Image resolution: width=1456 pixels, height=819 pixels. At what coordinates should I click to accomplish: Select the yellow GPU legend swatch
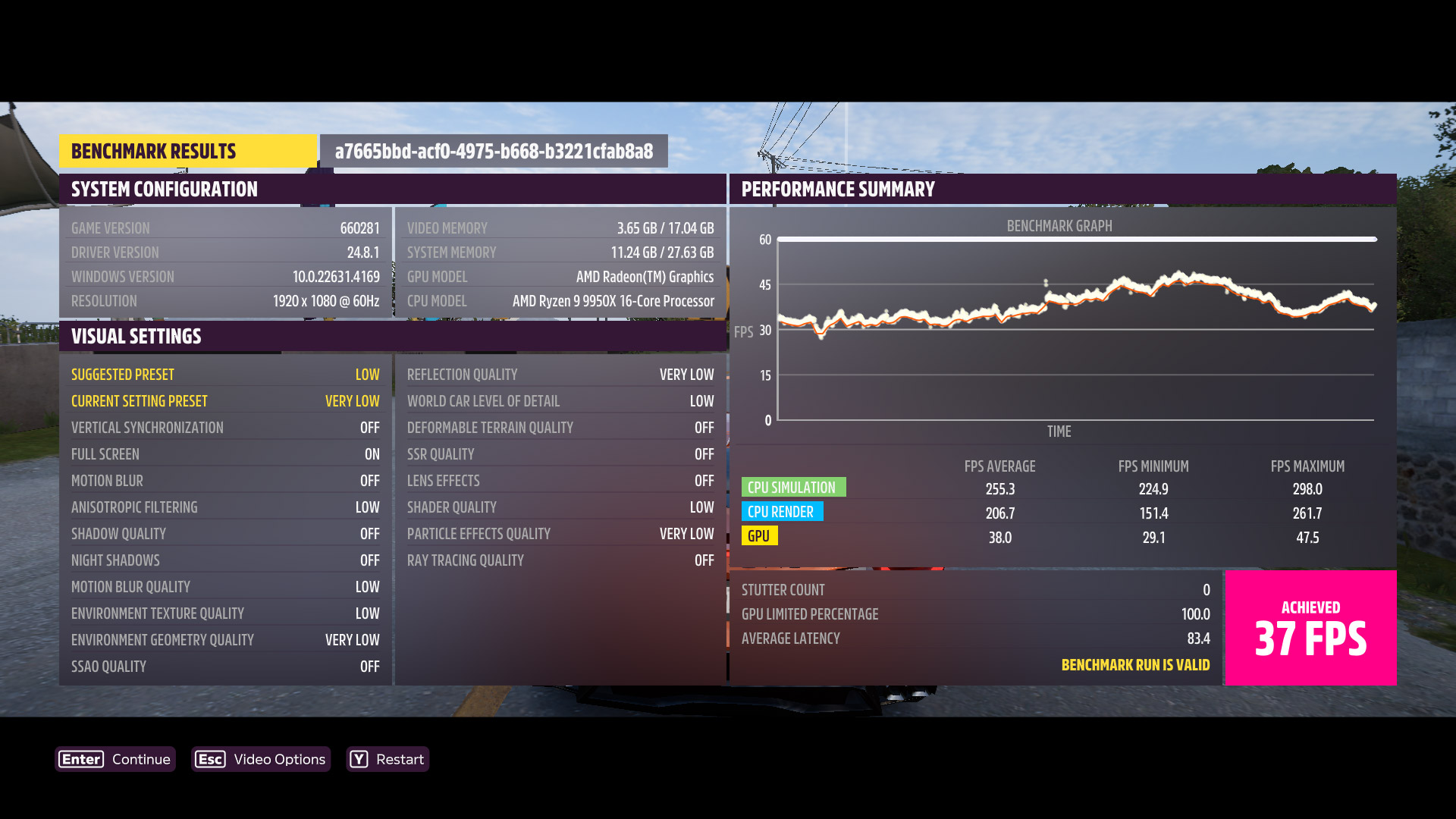[x=758, y=536]
